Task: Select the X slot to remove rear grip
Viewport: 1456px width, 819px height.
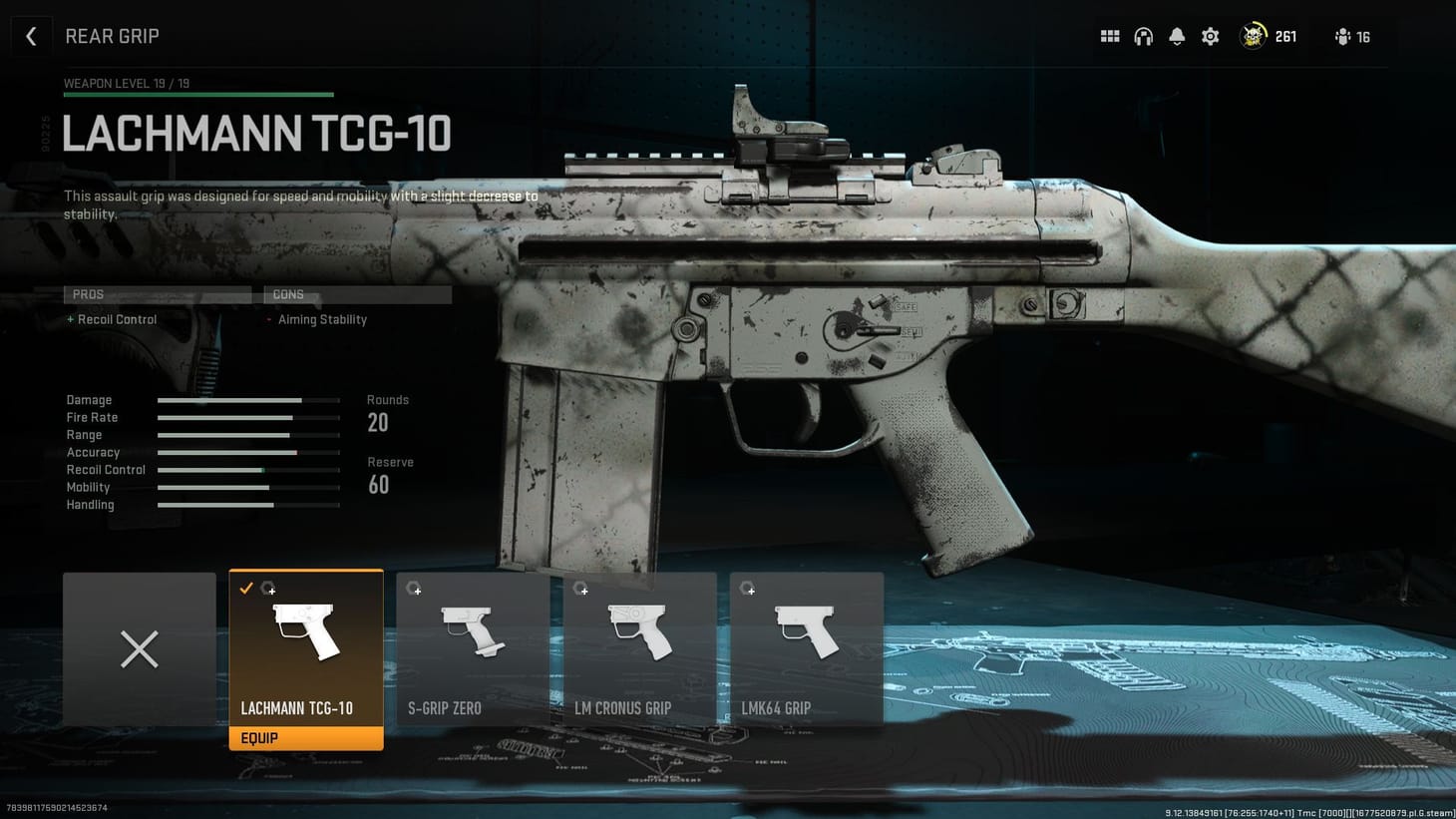Action: pyautogui.click(x=139, y=648)
